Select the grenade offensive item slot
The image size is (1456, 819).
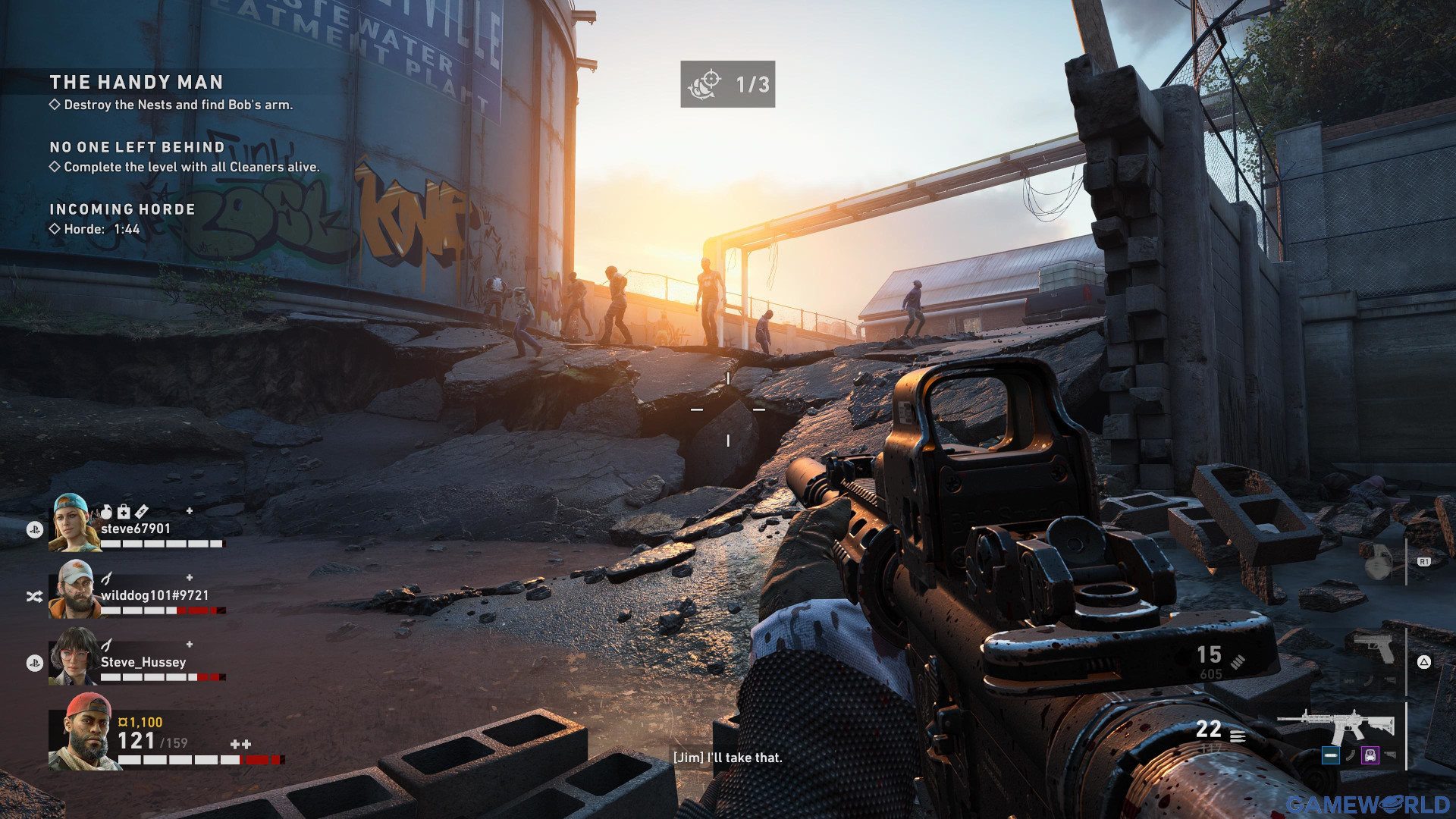1378,563
